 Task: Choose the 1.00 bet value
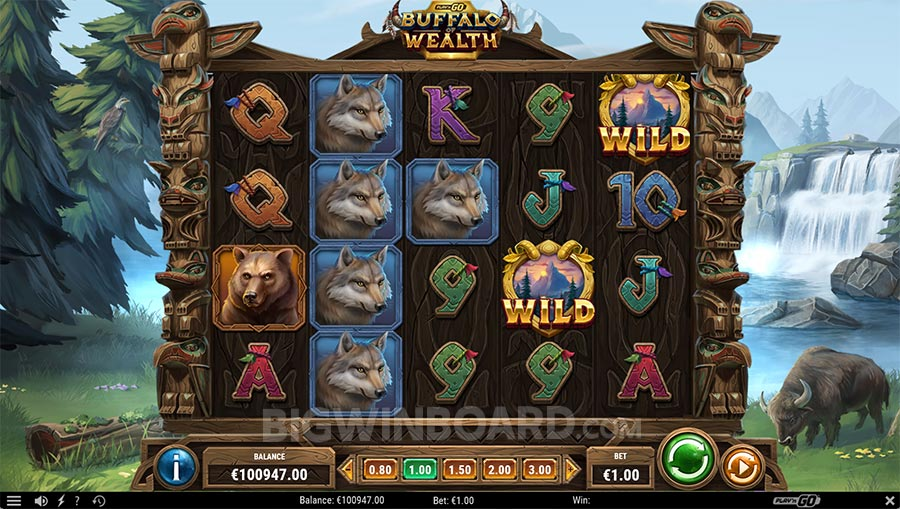click(419, 469)
